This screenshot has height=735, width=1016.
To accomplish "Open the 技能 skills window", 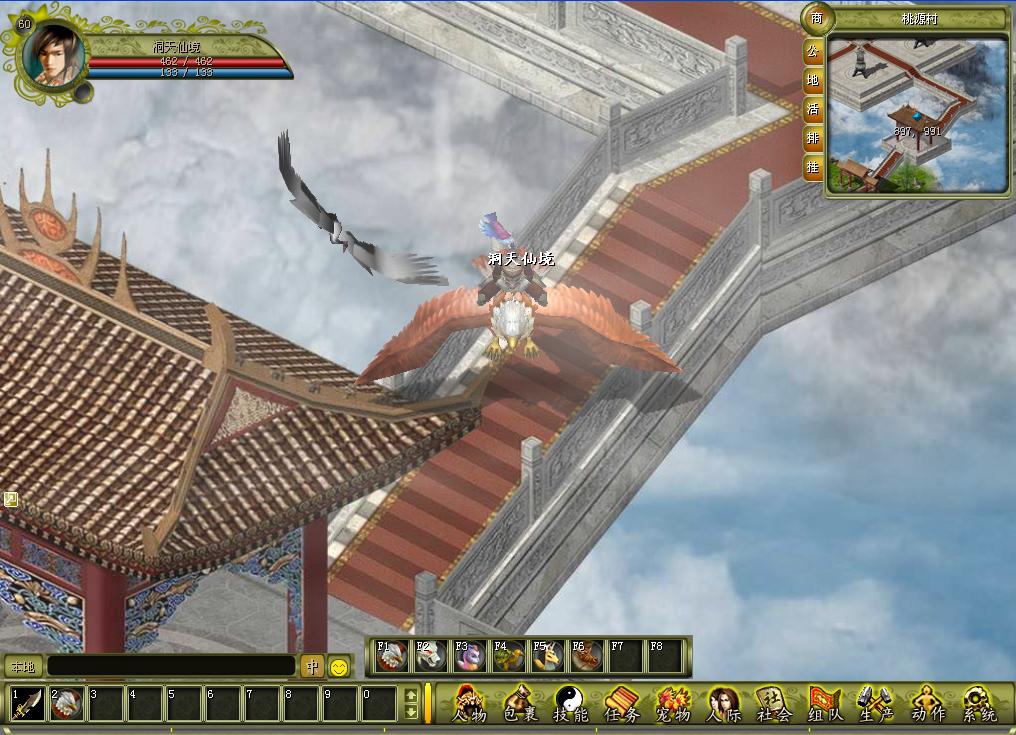I will click(x=571, y=703).
